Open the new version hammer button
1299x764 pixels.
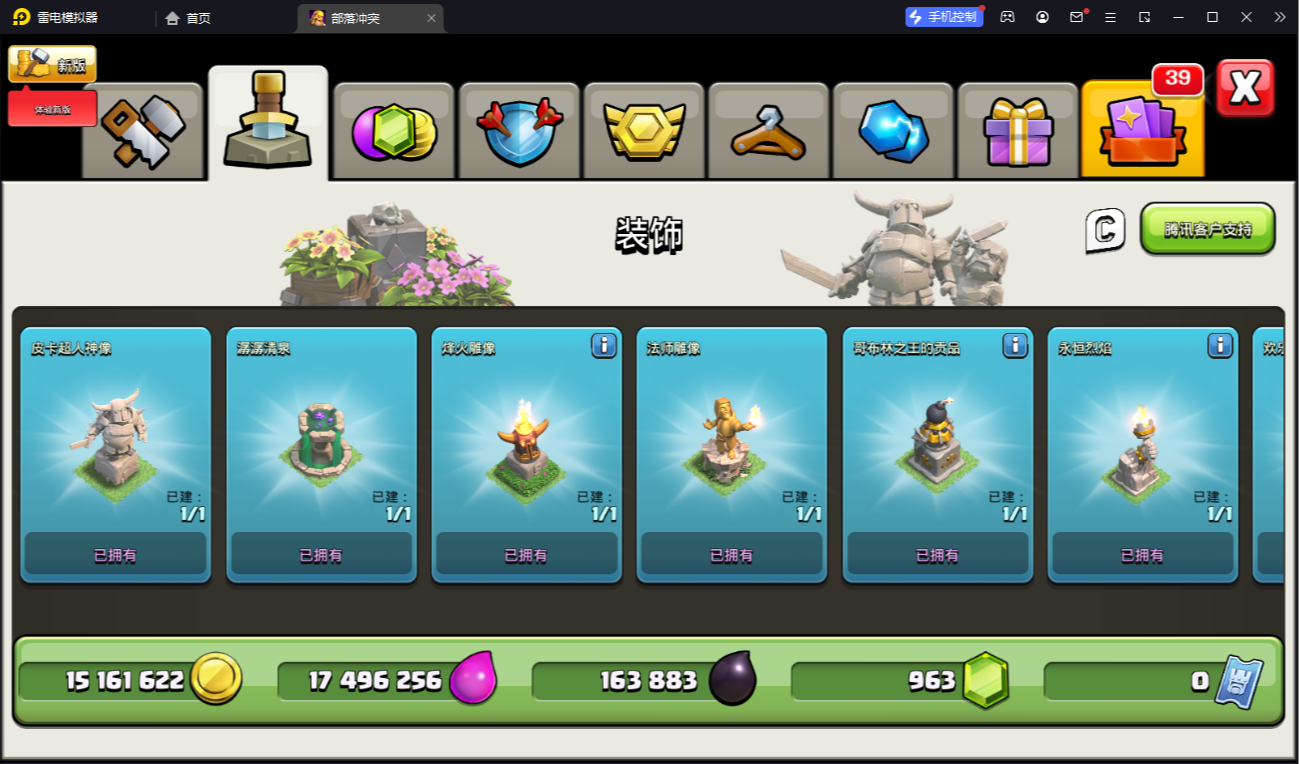pos(52,64)
